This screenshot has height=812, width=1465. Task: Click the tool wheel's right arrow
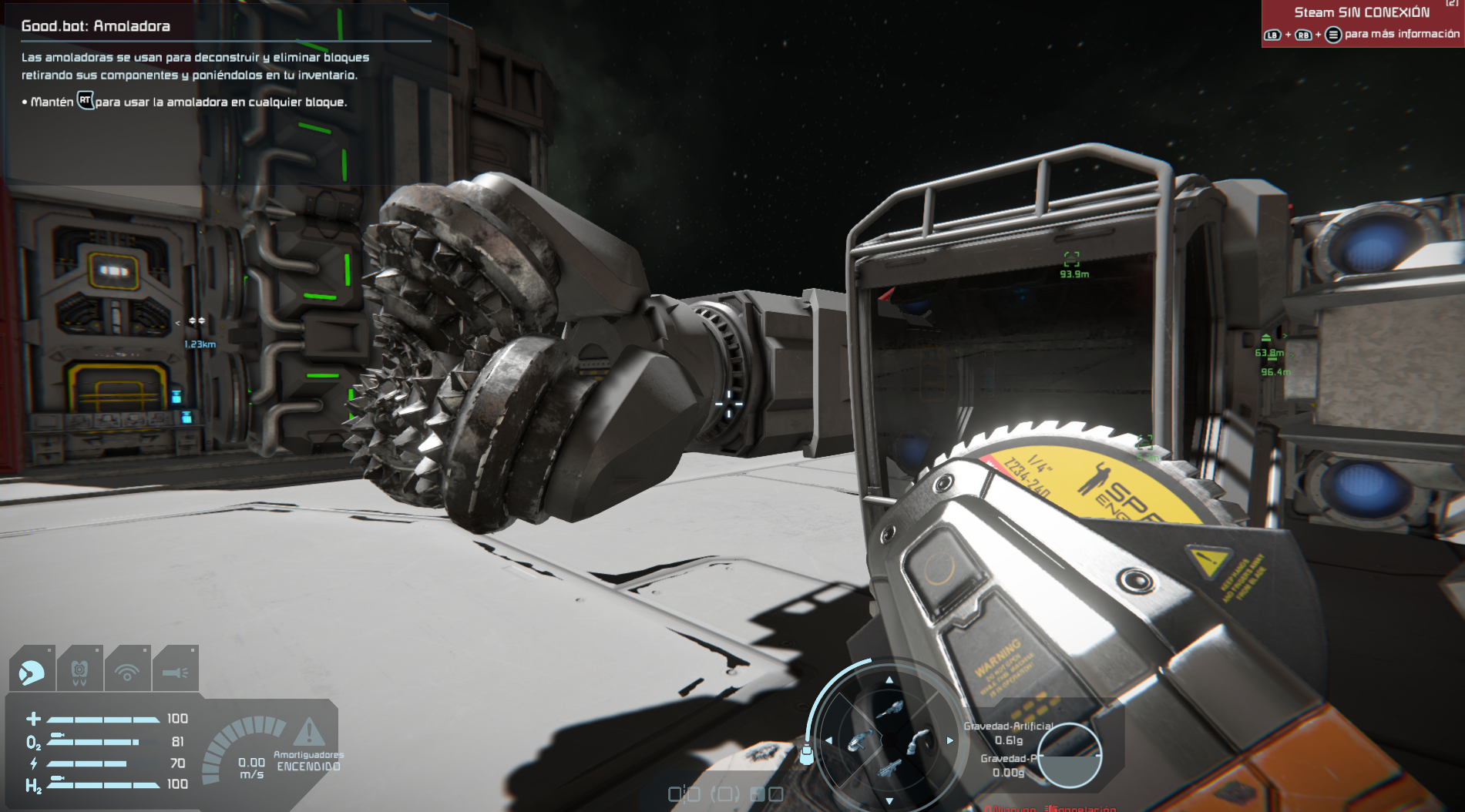[x=950, y=740]
